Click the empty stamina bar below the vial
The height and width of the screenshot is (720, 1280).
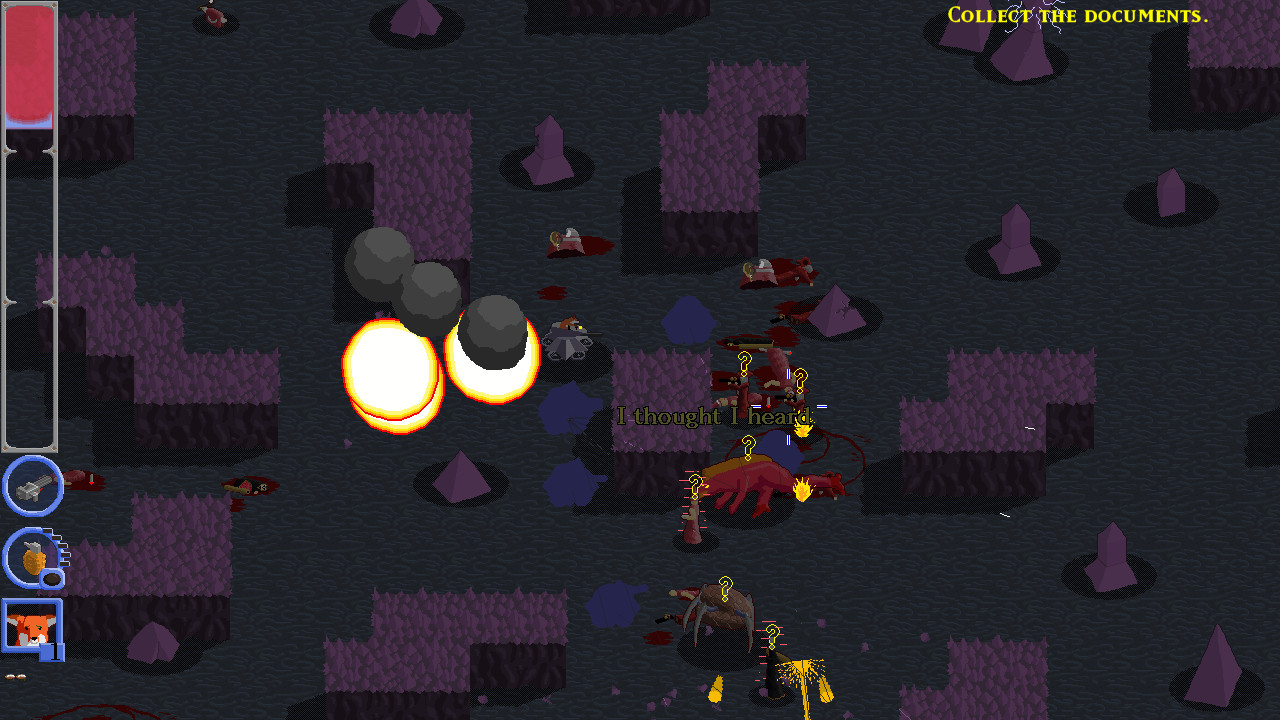tap(30, 300)
